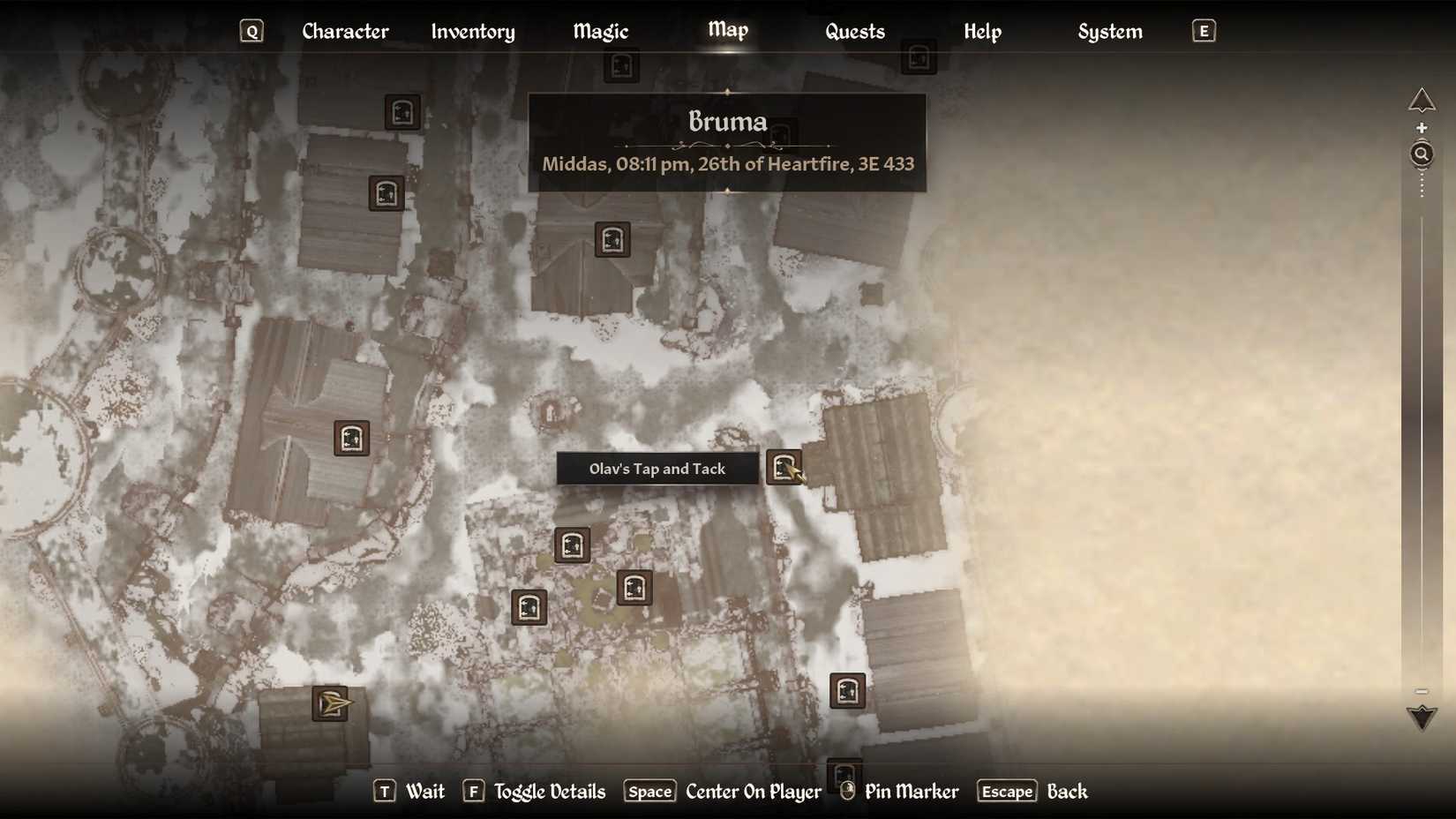The width and height of the screenshot is (1456, 819).
Task: Open the Quests menu
Action: coord(854,32)
